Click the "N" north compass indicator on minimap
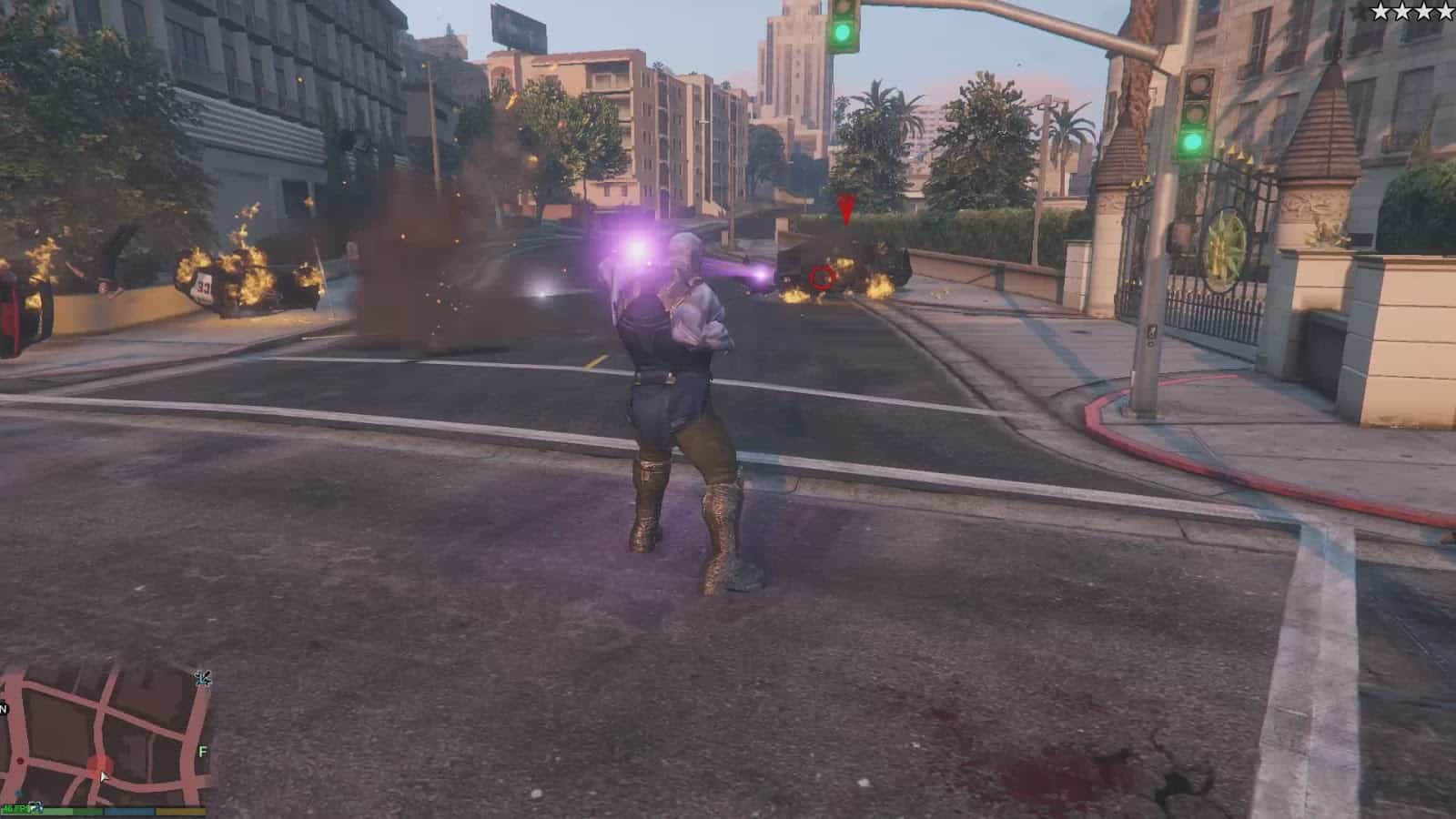1456x819 pixels. pyautogui.click(x=4, y=708)
